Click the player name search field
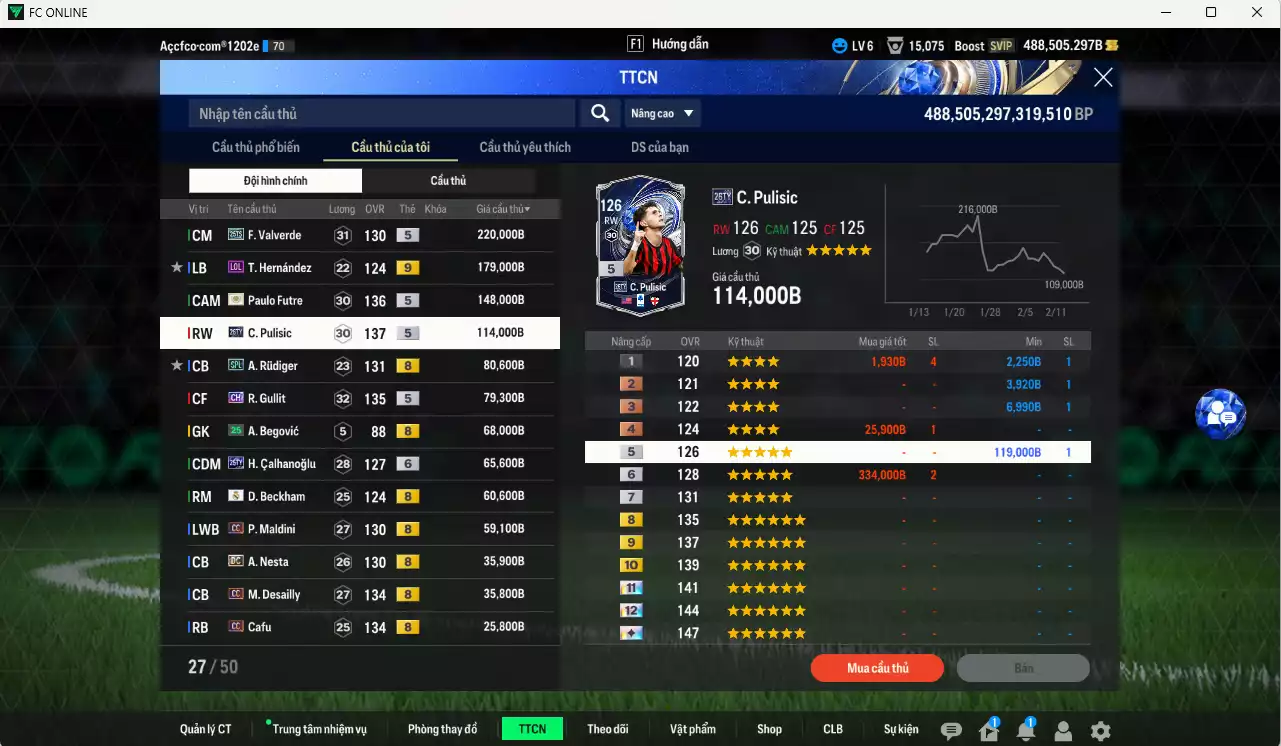The image size is (1281, 746). pyautogui.click(x=381, y=114)
